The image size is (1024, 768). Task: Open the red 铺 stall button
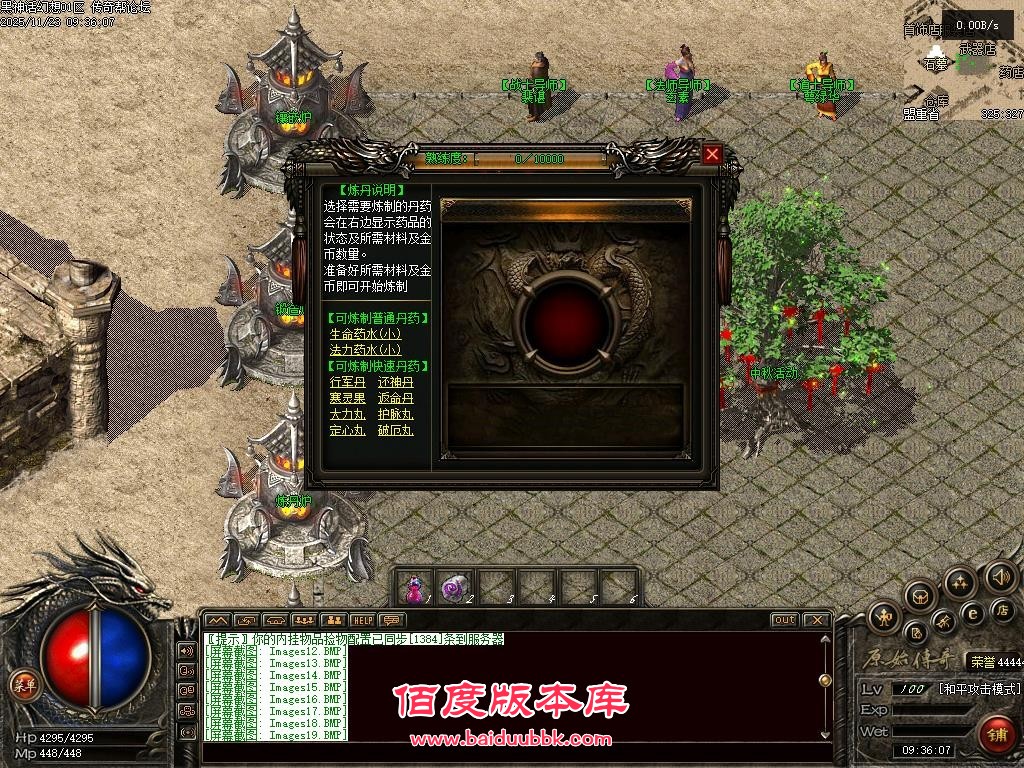(996, 733)
